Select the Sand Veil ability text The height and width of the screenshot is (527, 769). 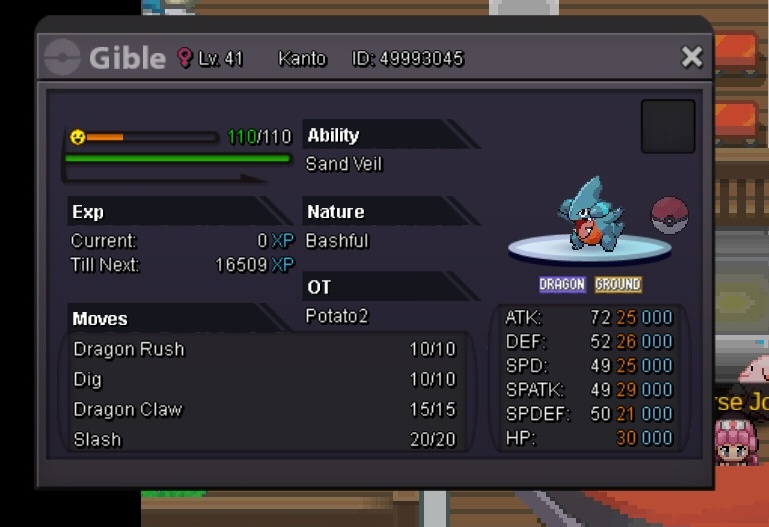tap(344, 164)
